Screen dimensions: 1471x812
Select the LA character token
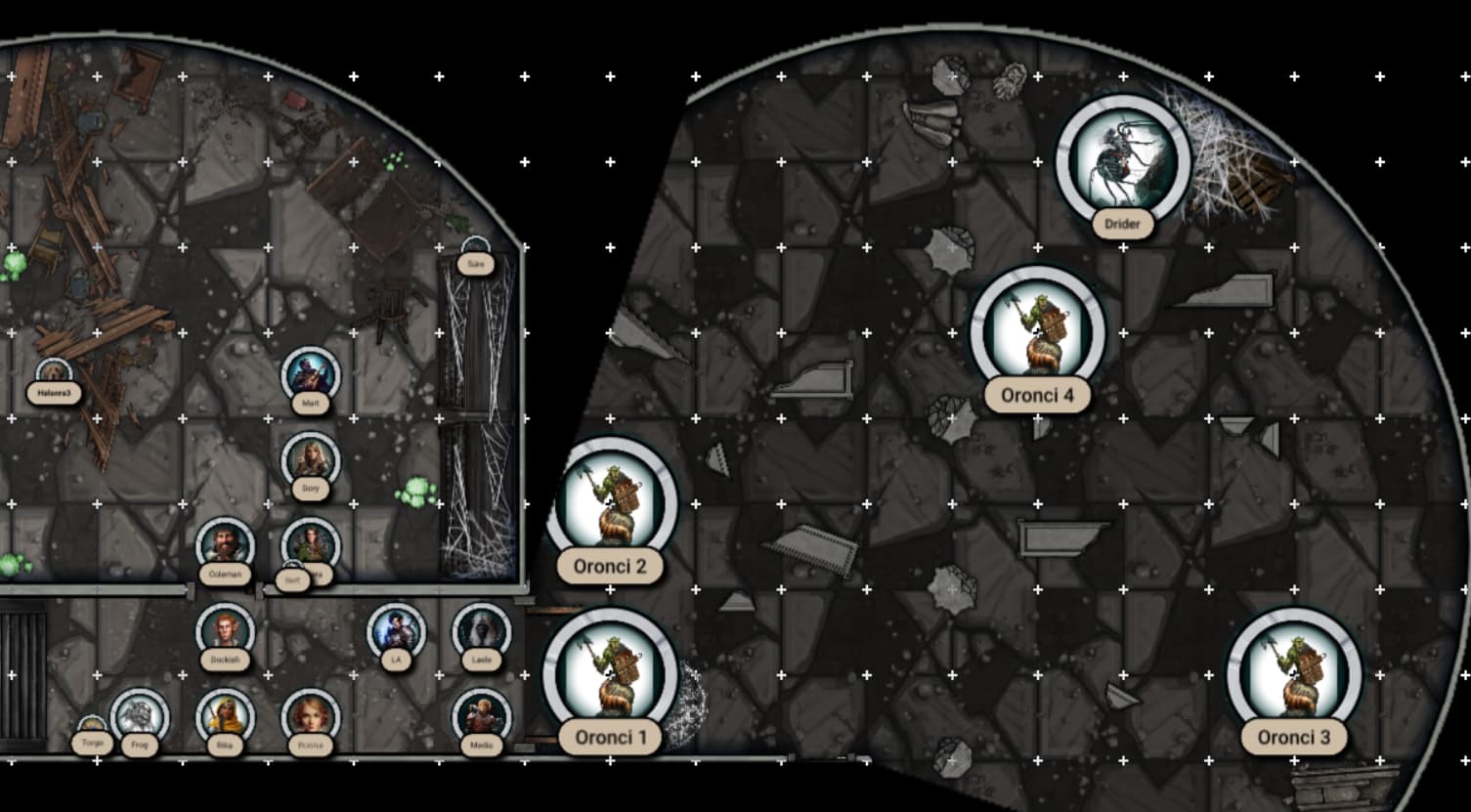pyautogui.click(x=396, y=631)
